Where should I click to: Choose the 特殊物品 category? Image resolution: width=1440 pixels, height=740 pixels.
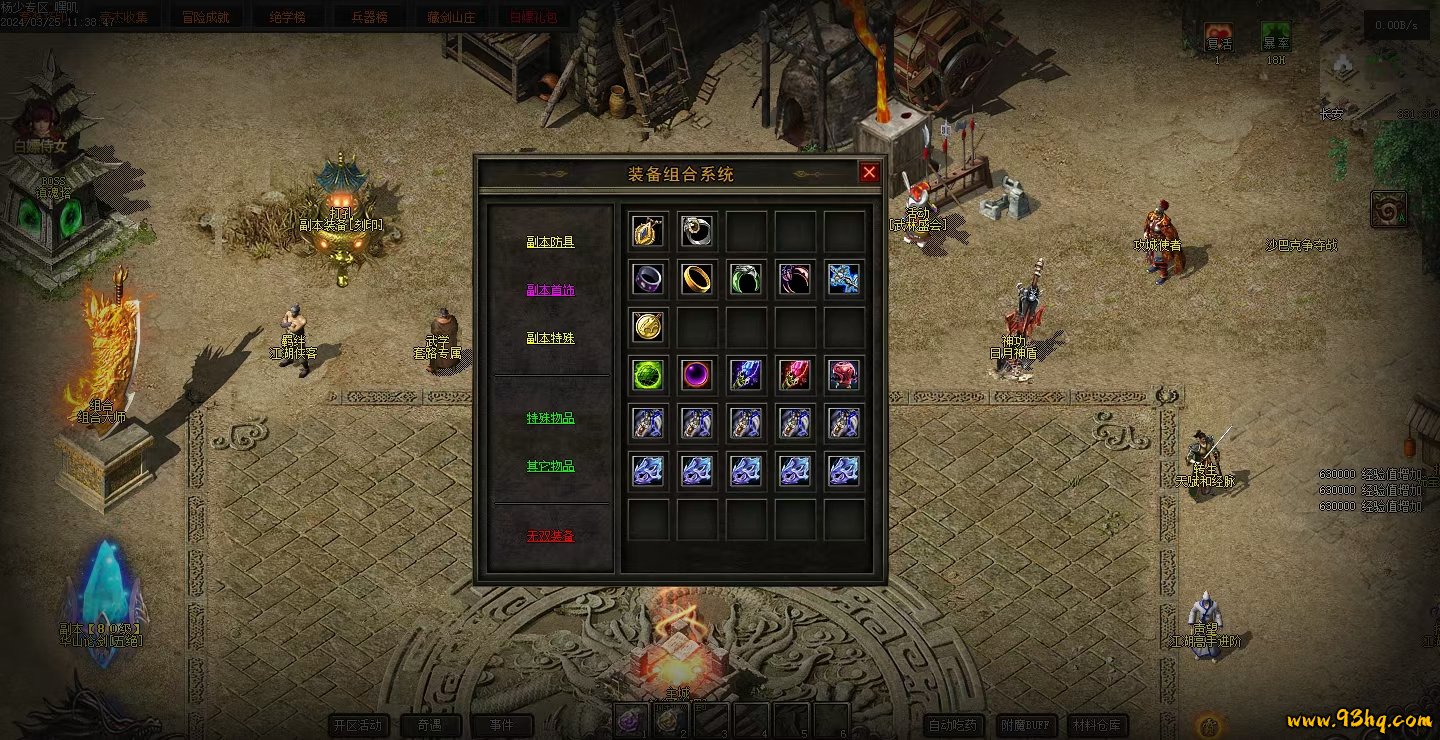pos(551,418)
